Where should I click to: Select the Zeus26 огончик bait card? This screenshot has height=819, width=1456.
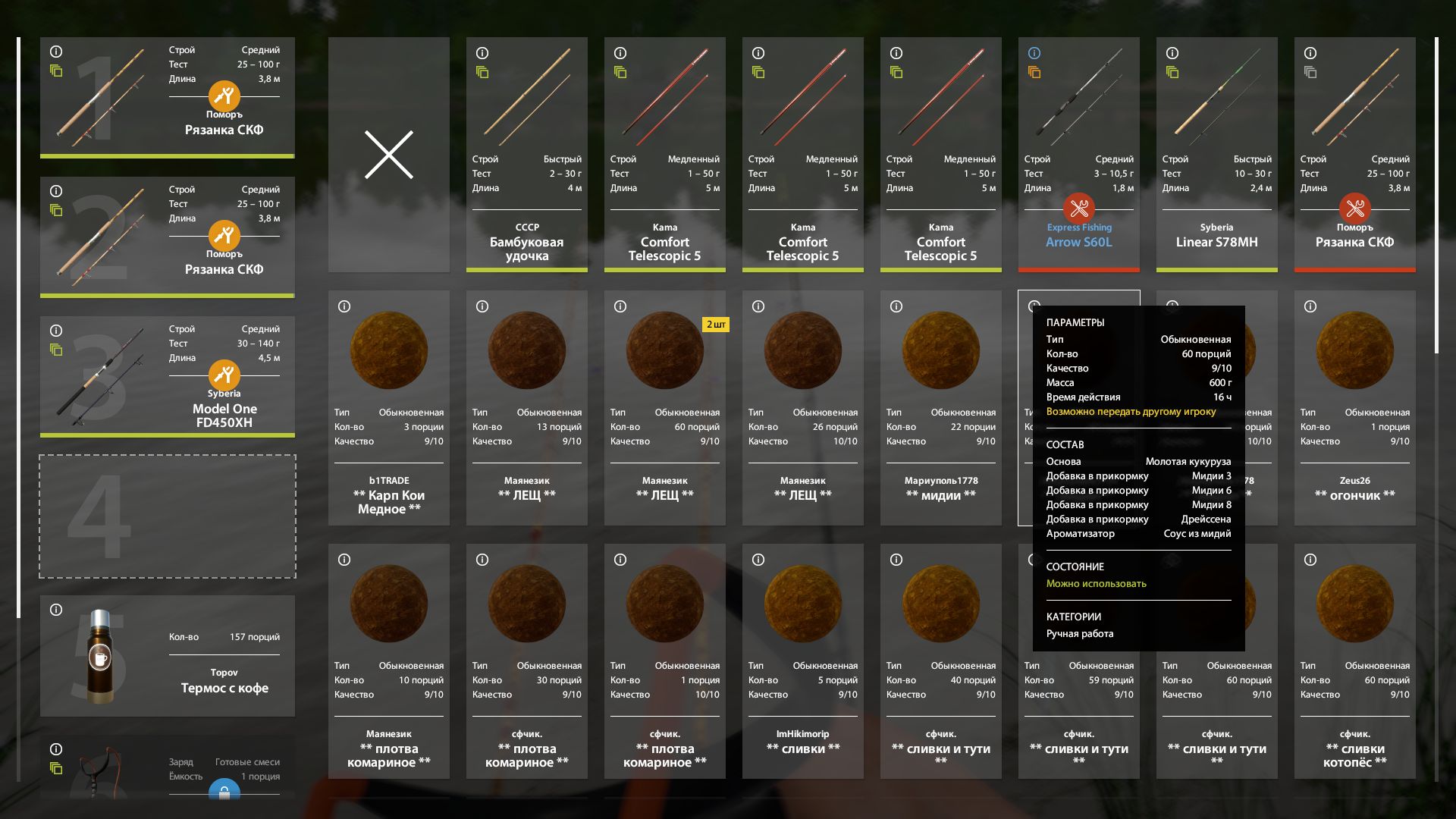click(1354, 408)
